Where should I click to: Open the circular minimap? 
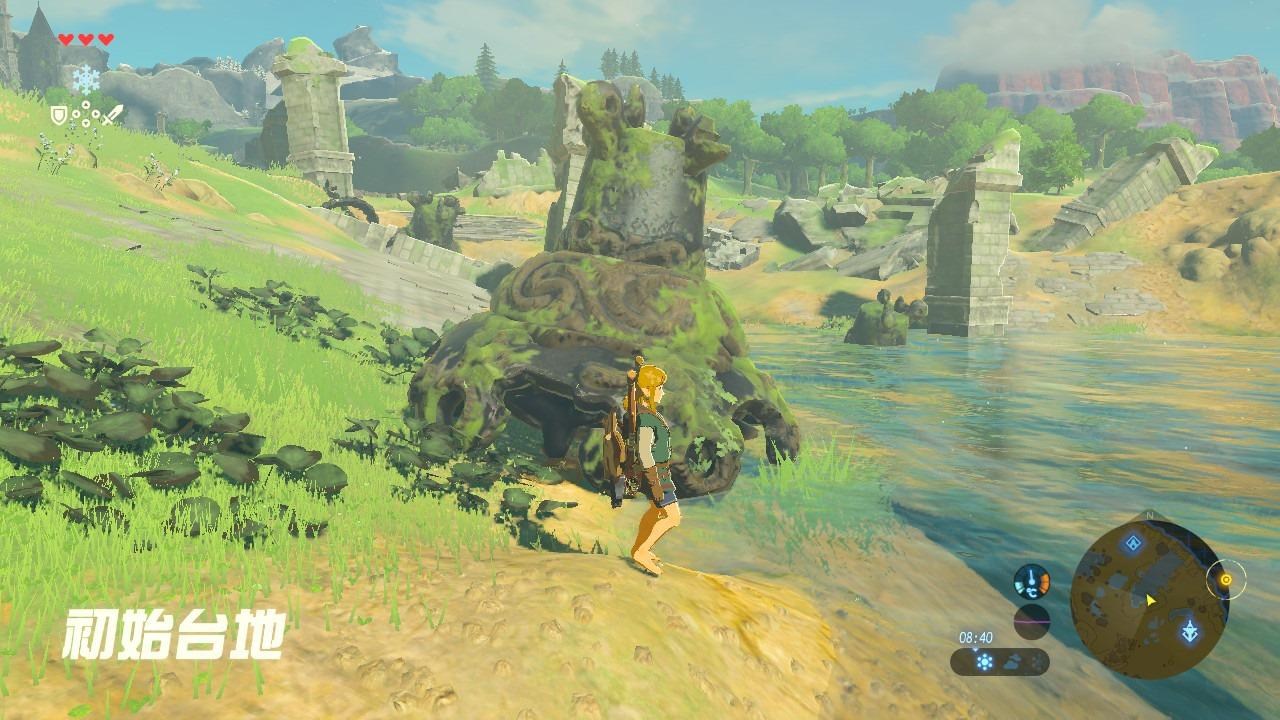(x=1148, y=600)
